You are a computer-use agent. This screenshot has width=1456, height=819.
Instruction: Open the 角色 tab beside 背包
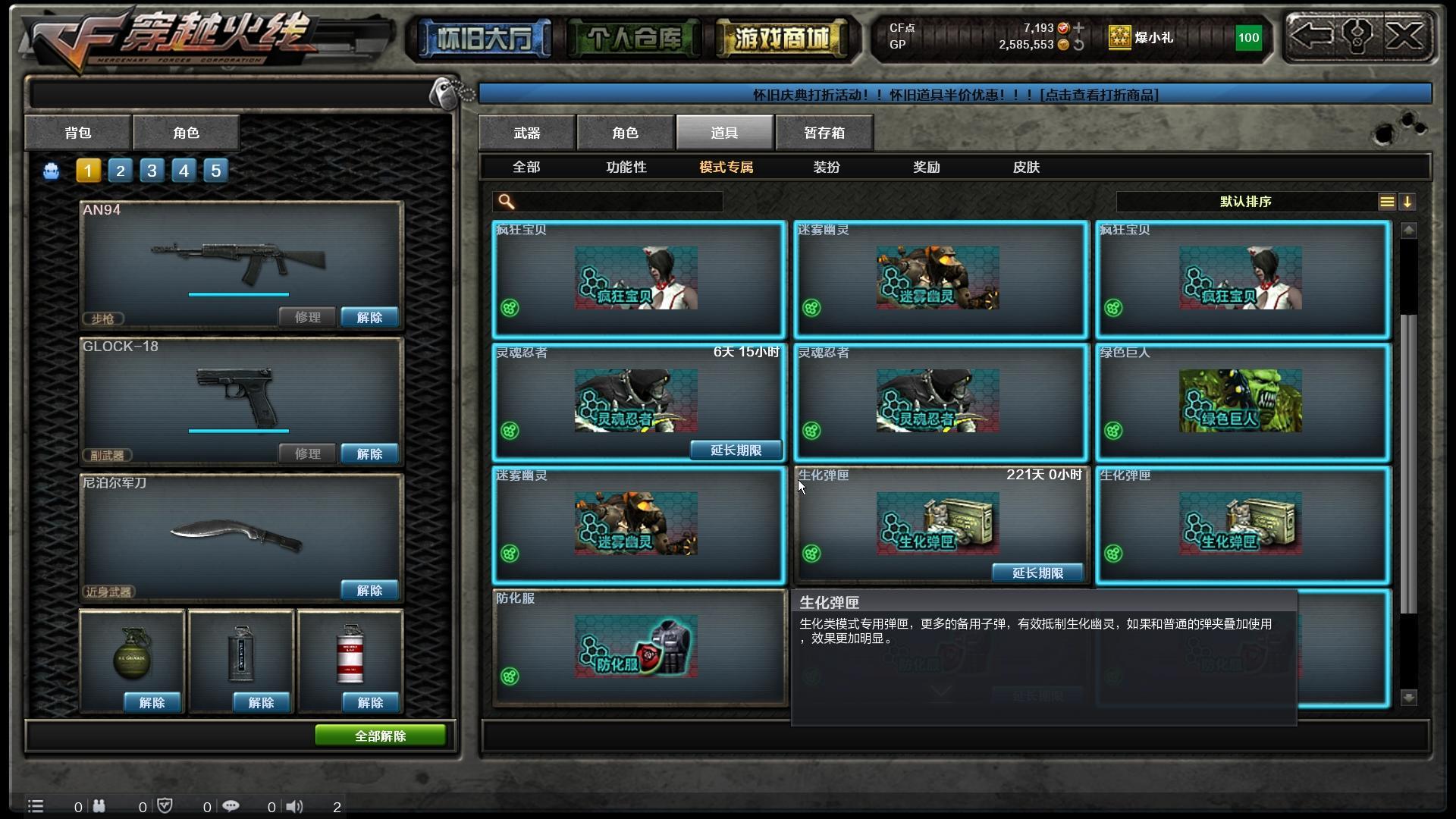click(x=186, y=133)
